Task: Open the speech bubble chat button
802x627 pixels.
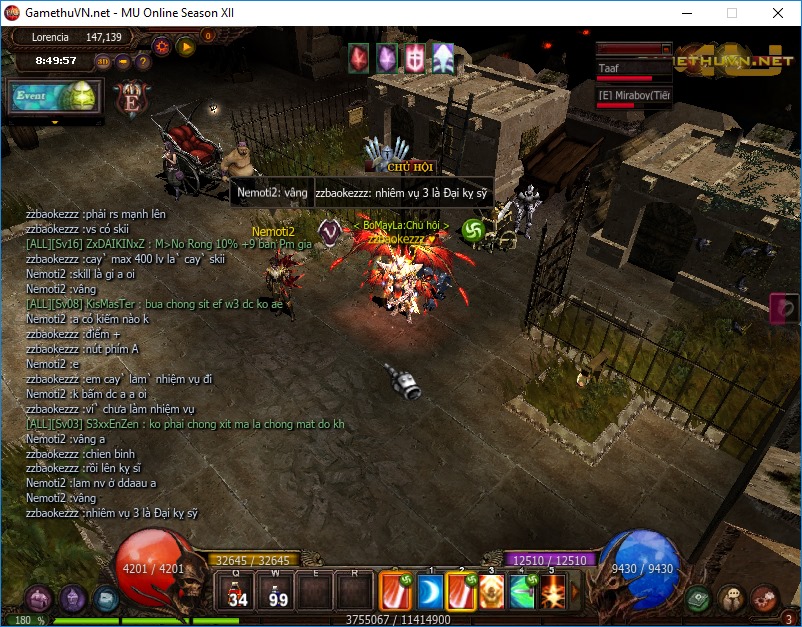Action: click(x=731, y=598)
